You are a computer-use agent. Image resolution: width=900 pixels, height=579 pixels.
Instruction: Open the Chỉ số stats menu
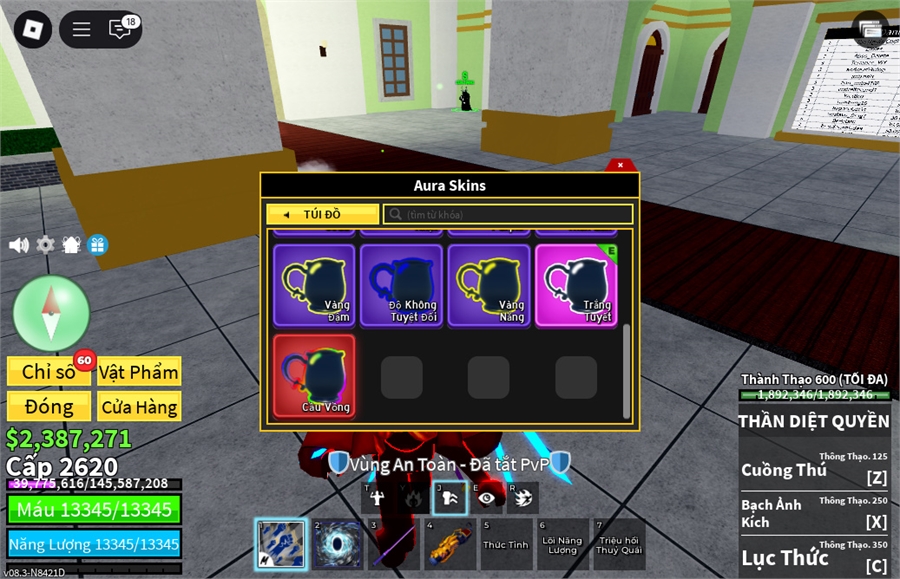click(x=49, y=372)
